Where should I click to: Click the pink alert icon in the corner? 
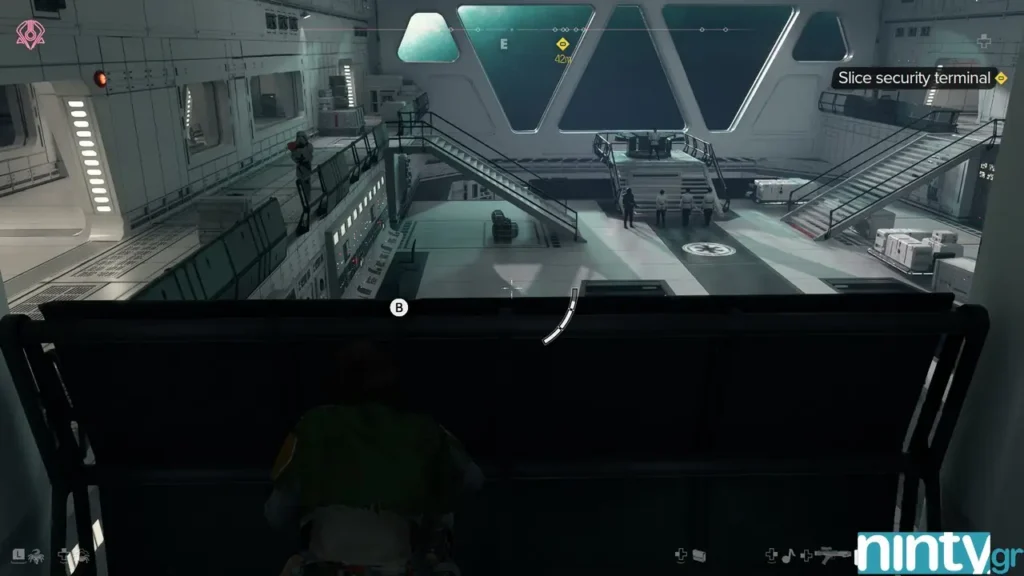point(27,35)
